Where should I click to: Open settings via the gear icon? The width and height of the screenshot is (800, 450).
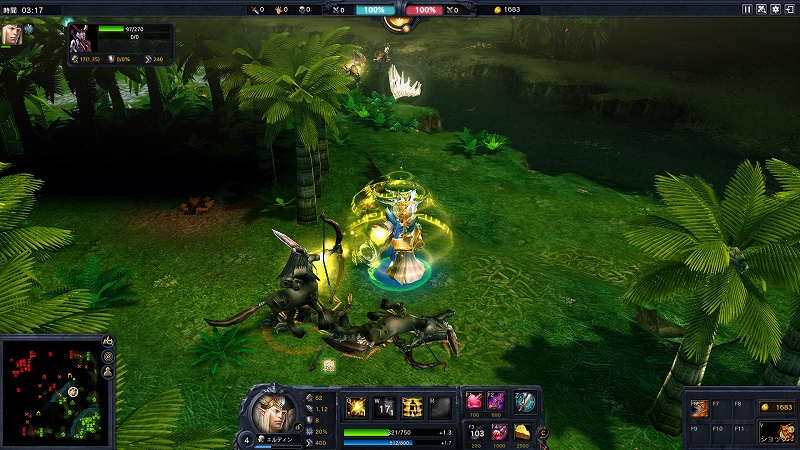pyautogui.click(x=776, y=9)
